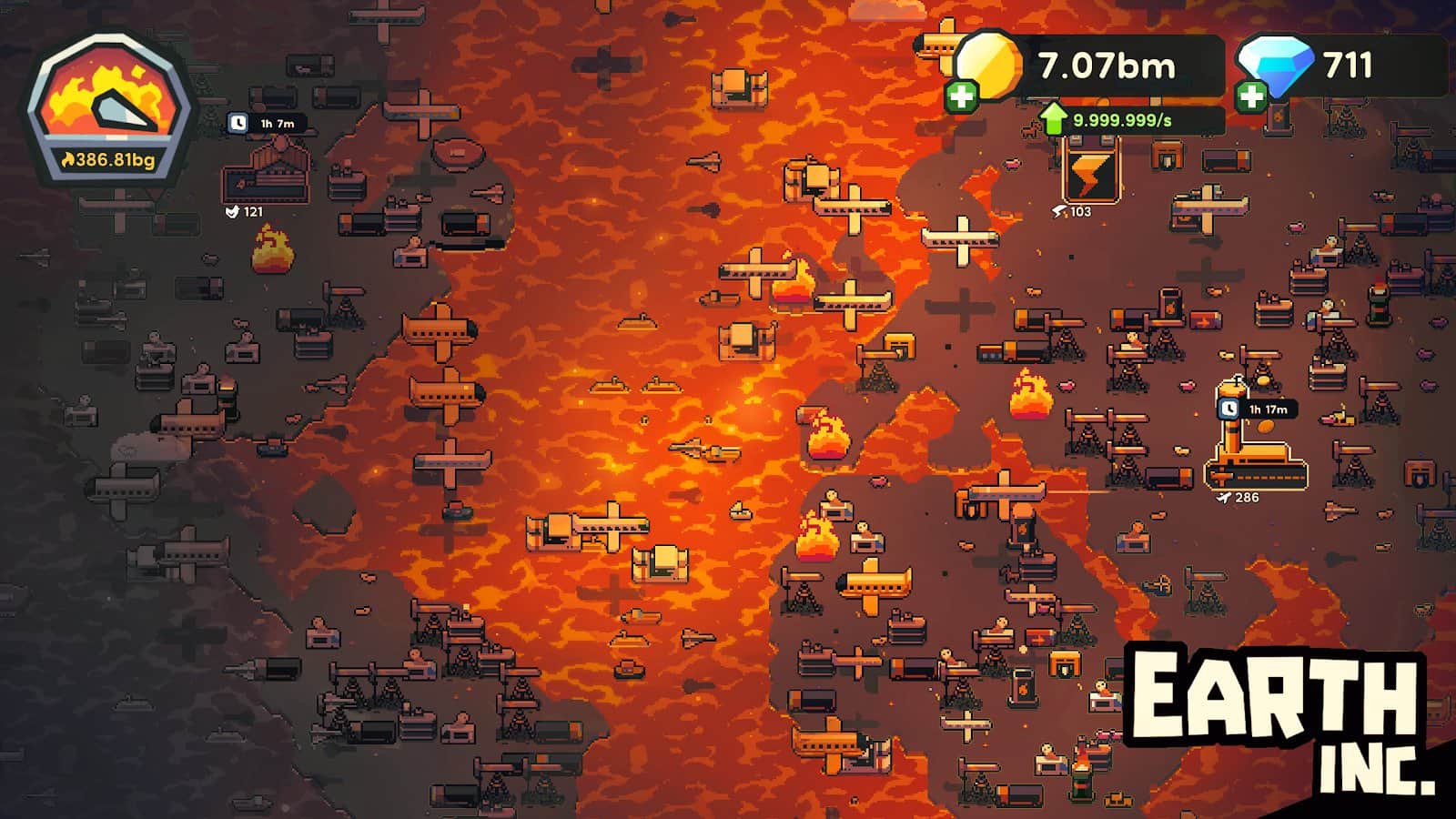This screenshot has height=819, width=1456.
Task: Click the gold coin currency icon
Action: [989, 66]
